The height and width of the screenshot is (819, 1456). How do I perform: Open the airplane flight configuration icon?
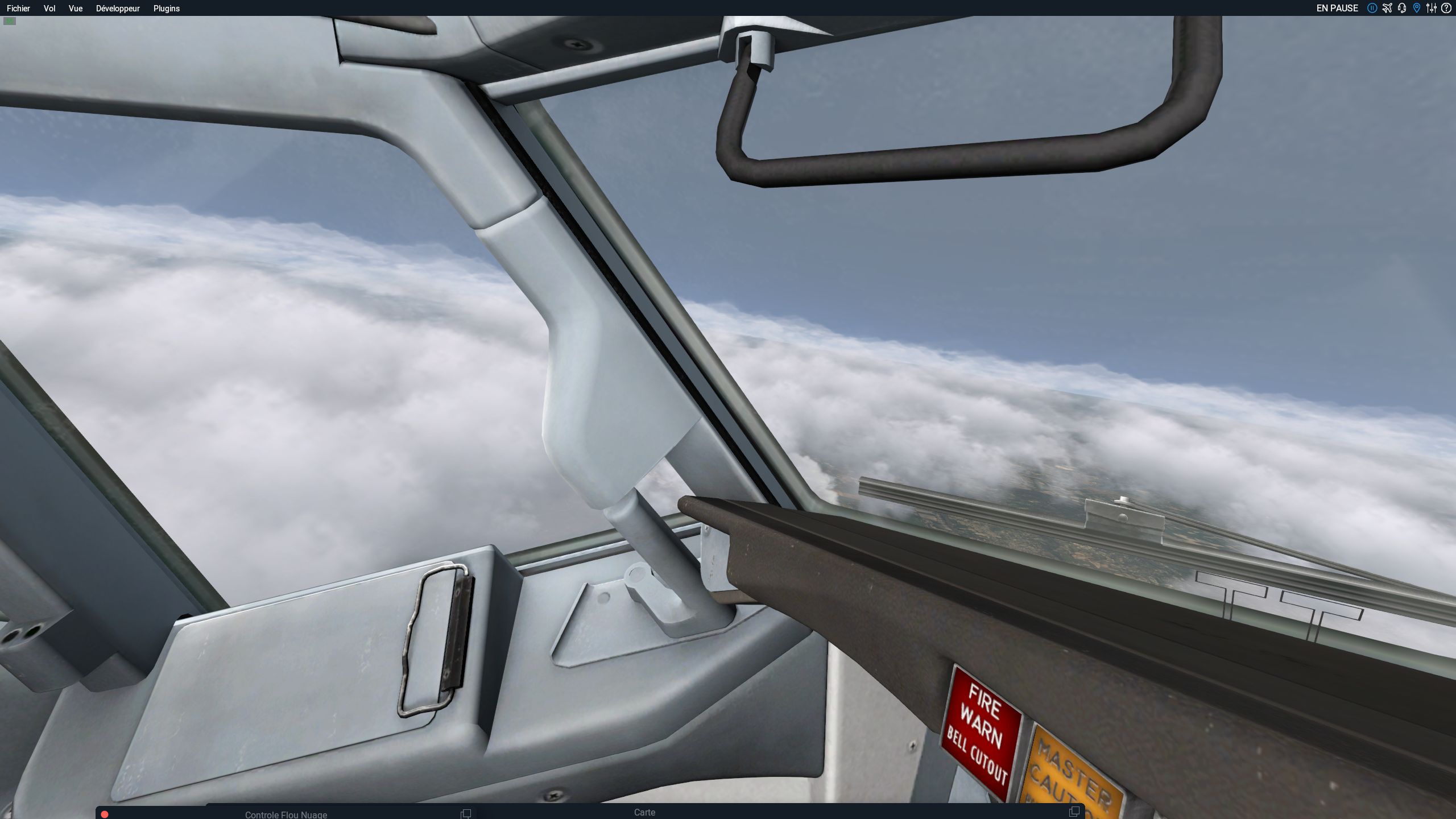point(1387,8)
